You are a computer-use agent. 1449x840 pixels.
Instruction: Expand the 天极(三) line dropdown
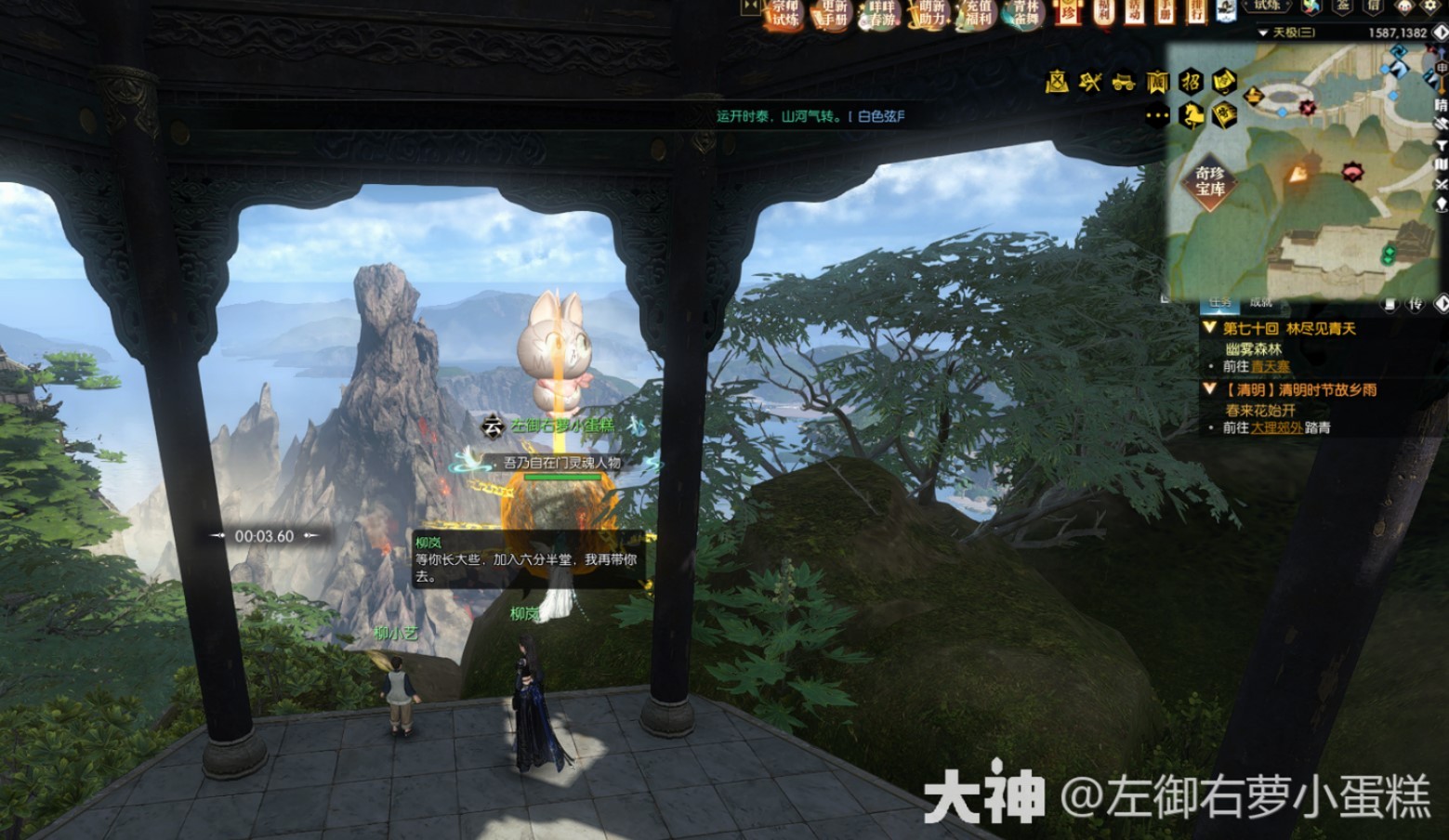click(x=1263, y=33)
